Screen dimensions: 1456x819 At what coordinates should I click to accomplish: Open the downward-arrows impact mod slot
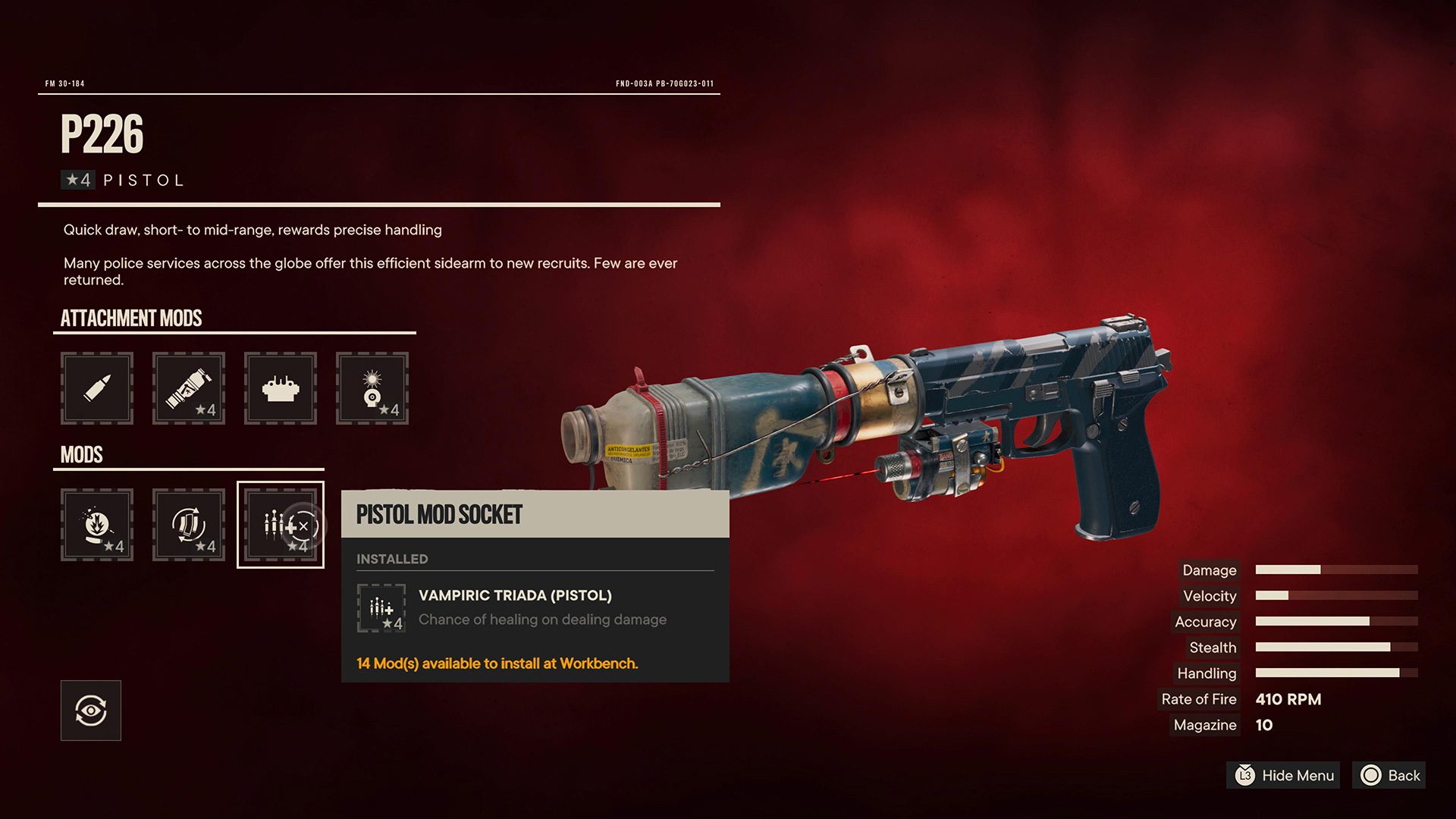(x=97, y=525)
